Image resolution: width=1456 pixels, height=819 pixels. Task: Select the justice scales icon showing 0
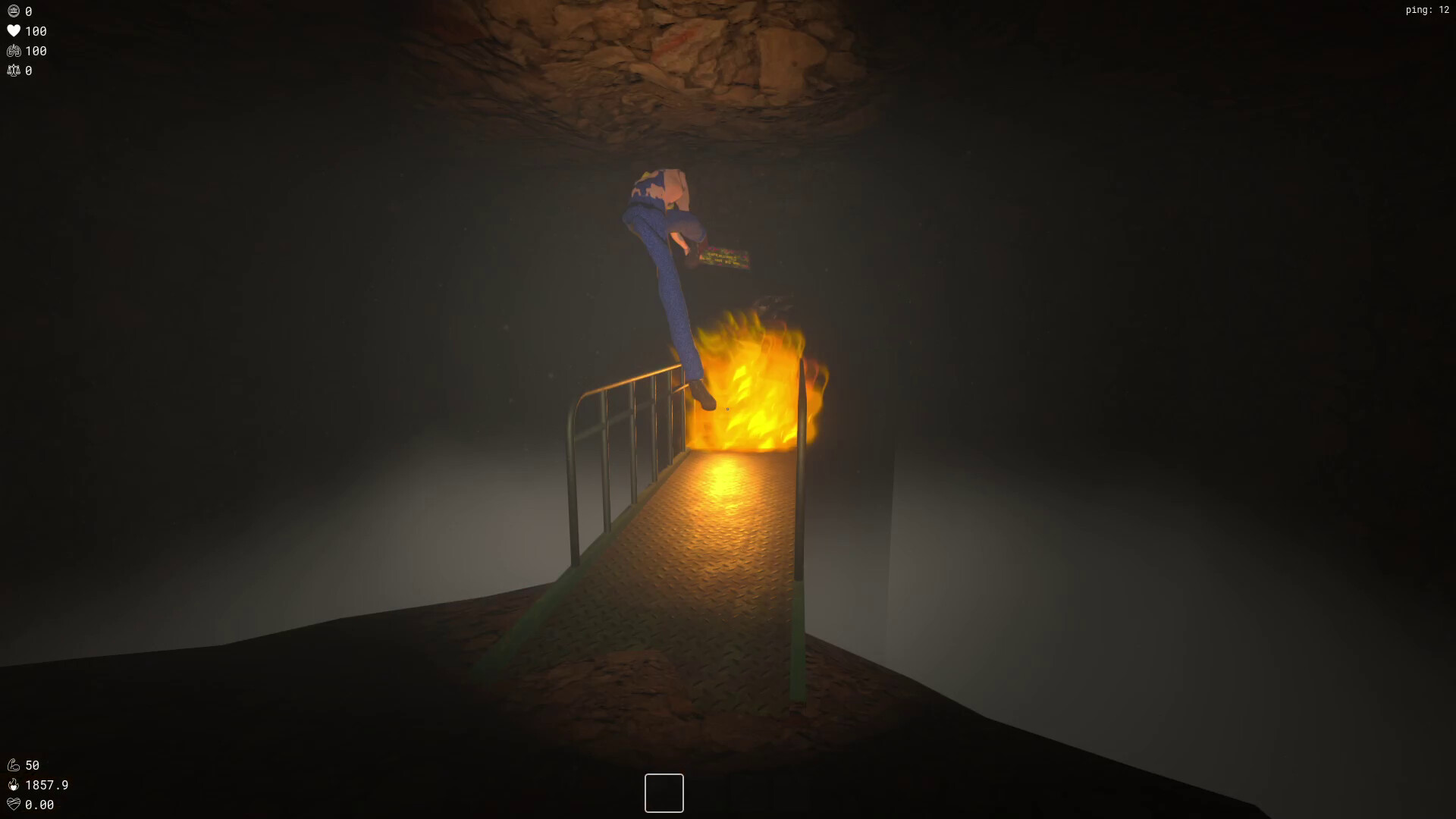14,71
